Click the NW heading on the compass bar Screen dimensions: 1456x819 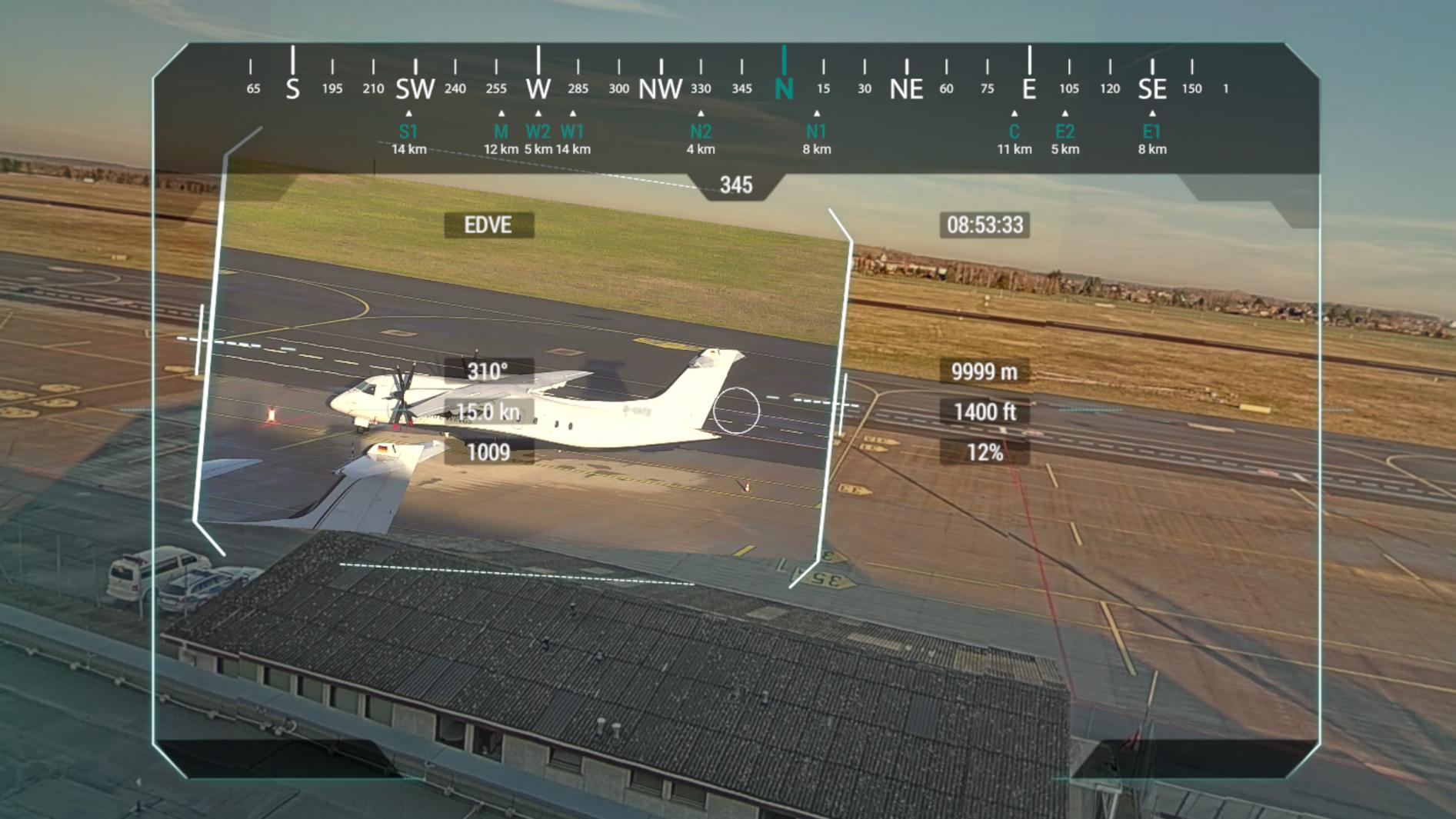click(x=661, y=86)
